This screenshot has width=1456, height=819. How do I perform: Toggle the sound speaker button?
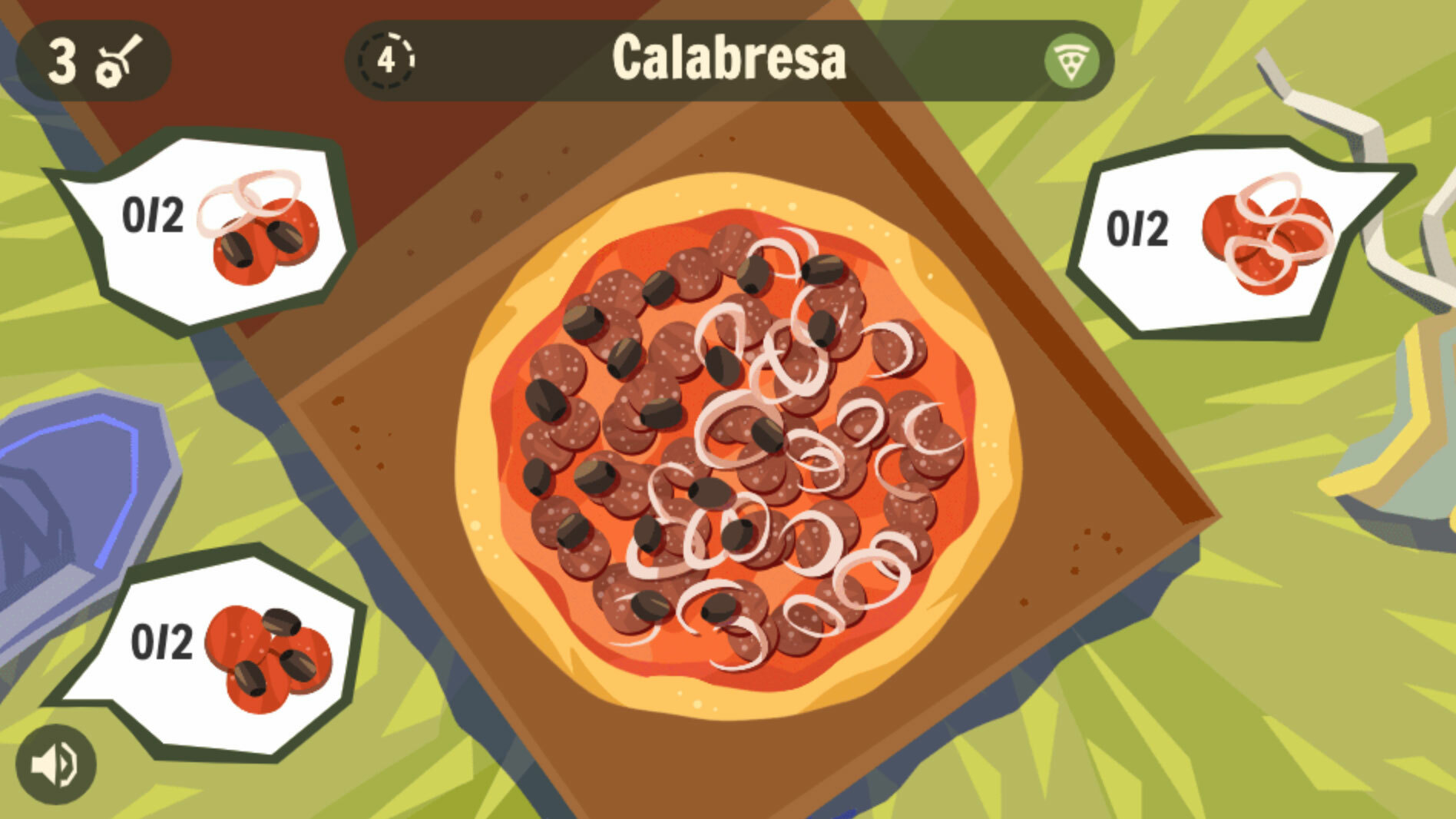tap(55, 764)
